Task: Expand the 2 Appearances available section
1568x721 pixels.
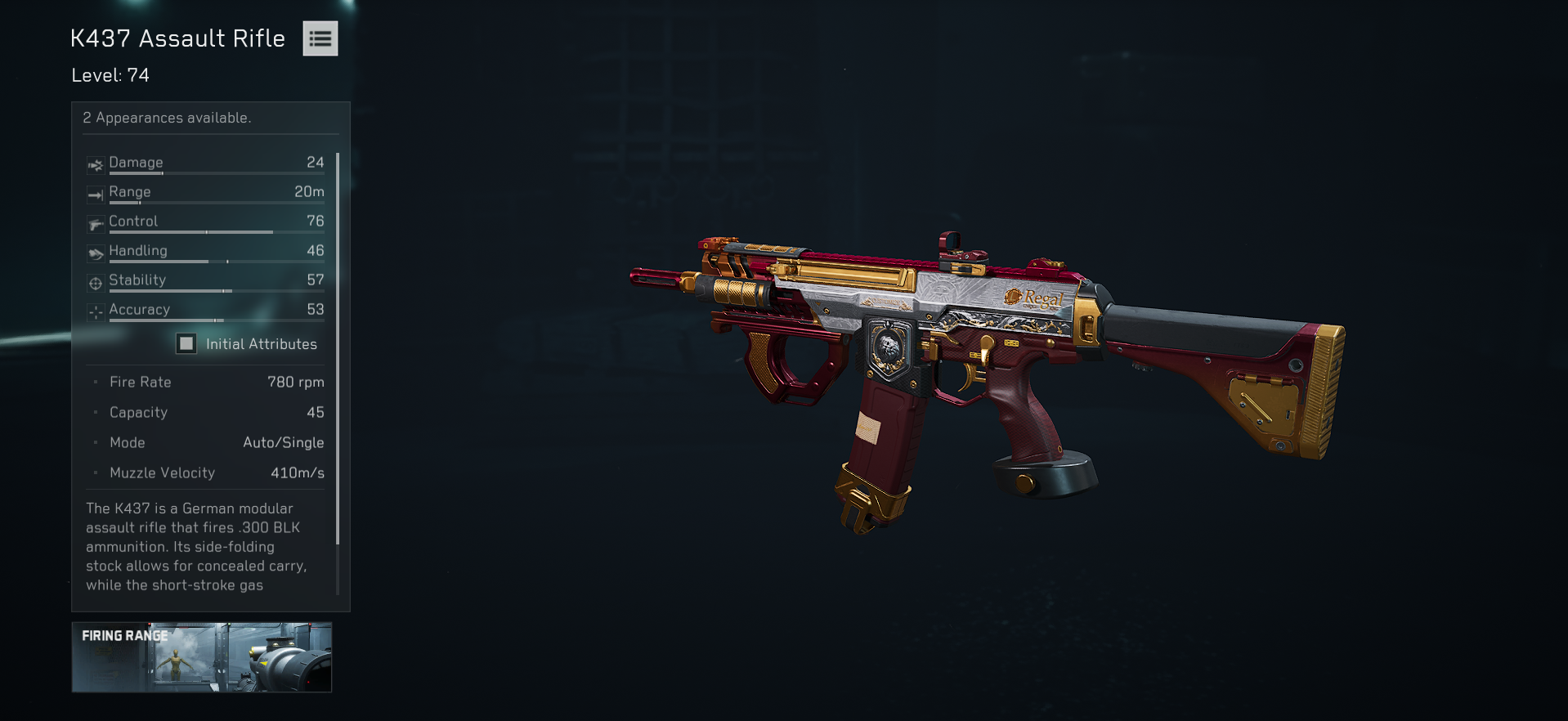Action: 167,118
